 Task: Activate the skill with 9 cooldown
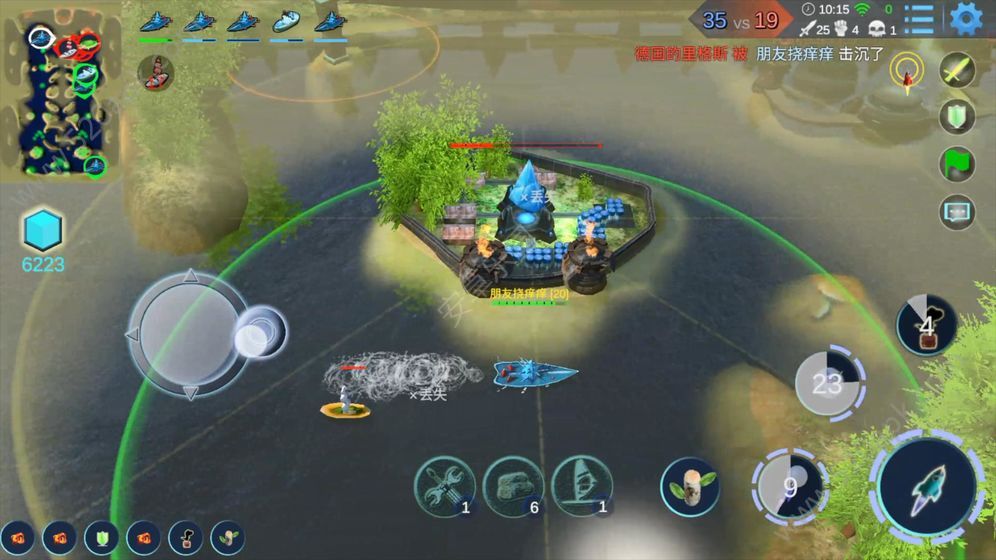(792, 488)
